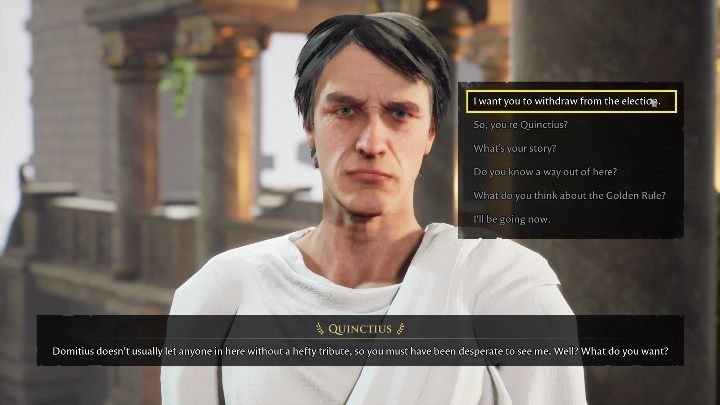Select the reply "So, you're Quinctius?"
Viewport: 720px width, 405px height.
pos(520,125)
